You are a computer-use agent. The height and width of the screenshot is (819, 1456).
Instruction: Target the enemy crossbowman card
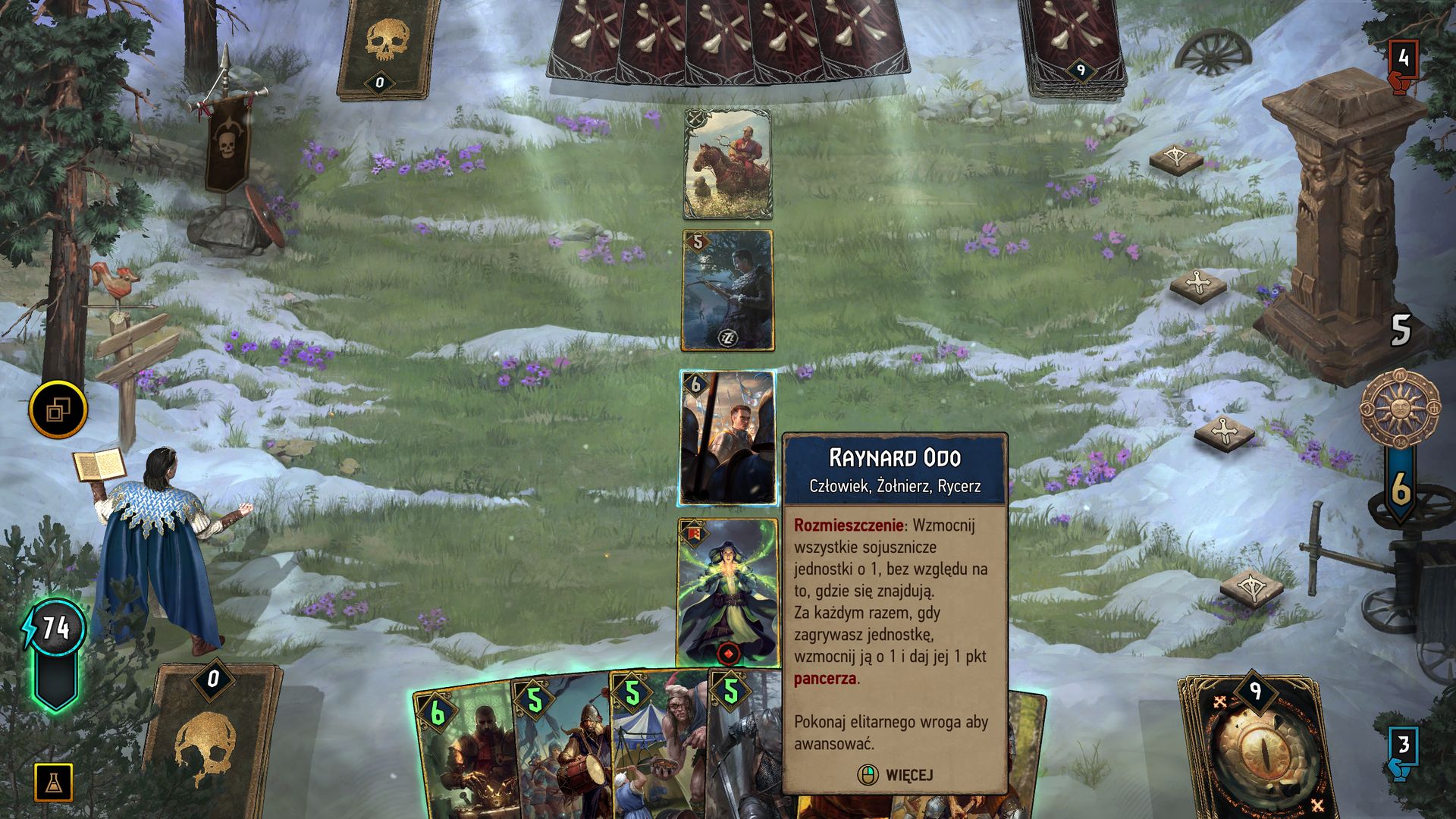tap(727, 290)
